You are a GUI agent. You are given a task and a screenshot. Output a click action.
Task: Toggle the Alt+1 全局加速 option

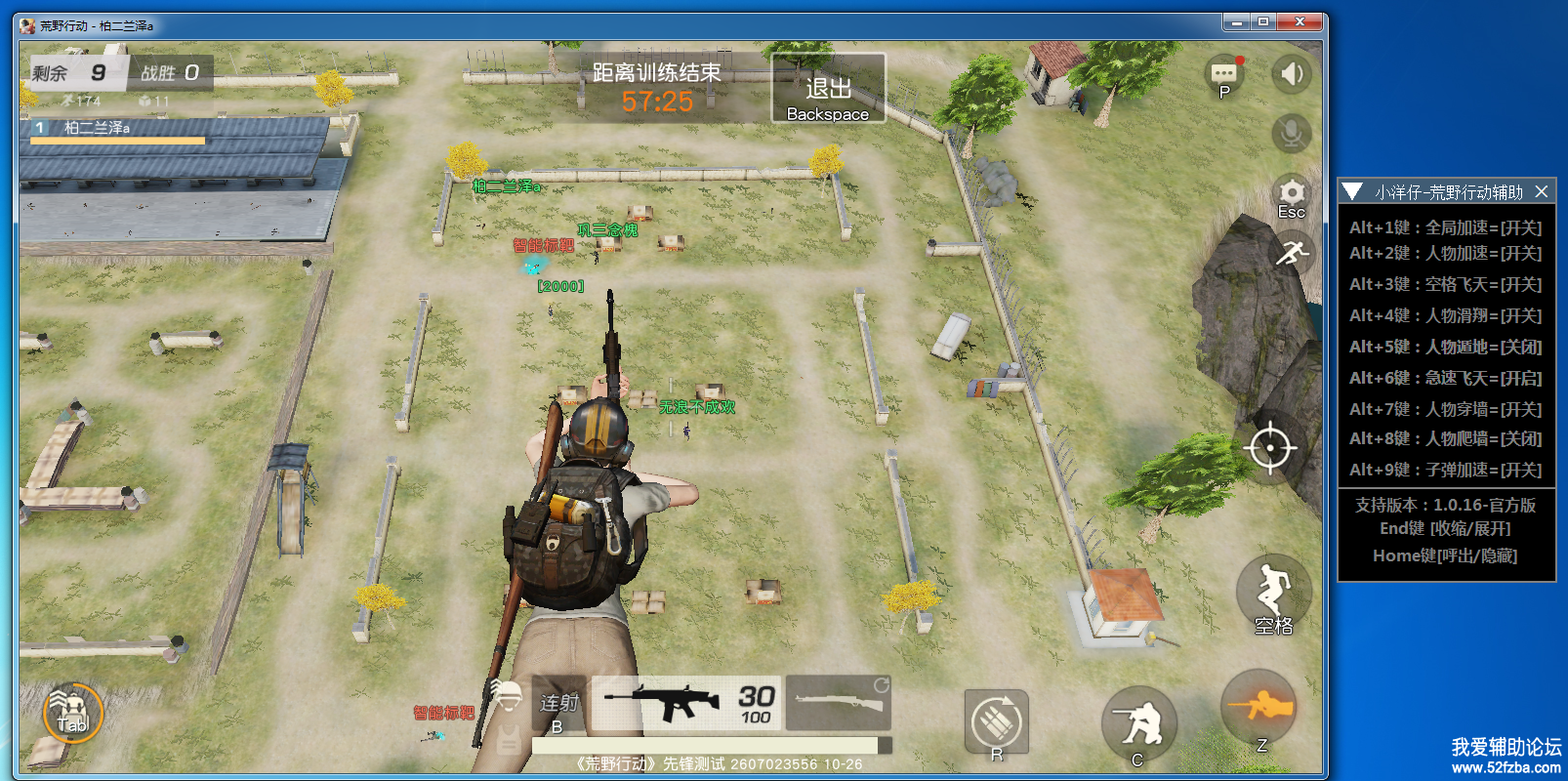click(1445, 227)
